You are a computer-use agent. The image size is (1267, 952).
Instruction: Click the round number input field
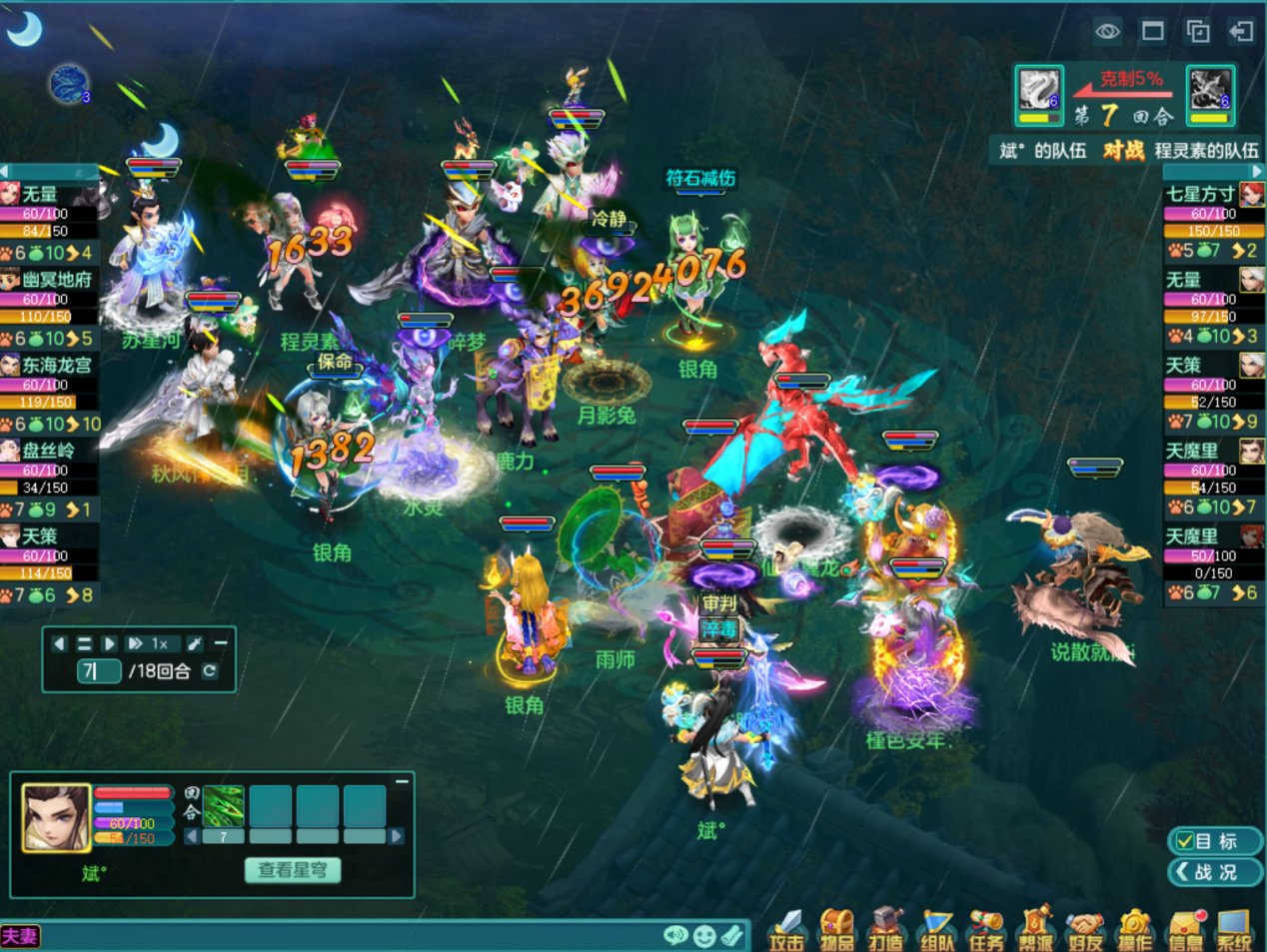click(x=98, y=671)
